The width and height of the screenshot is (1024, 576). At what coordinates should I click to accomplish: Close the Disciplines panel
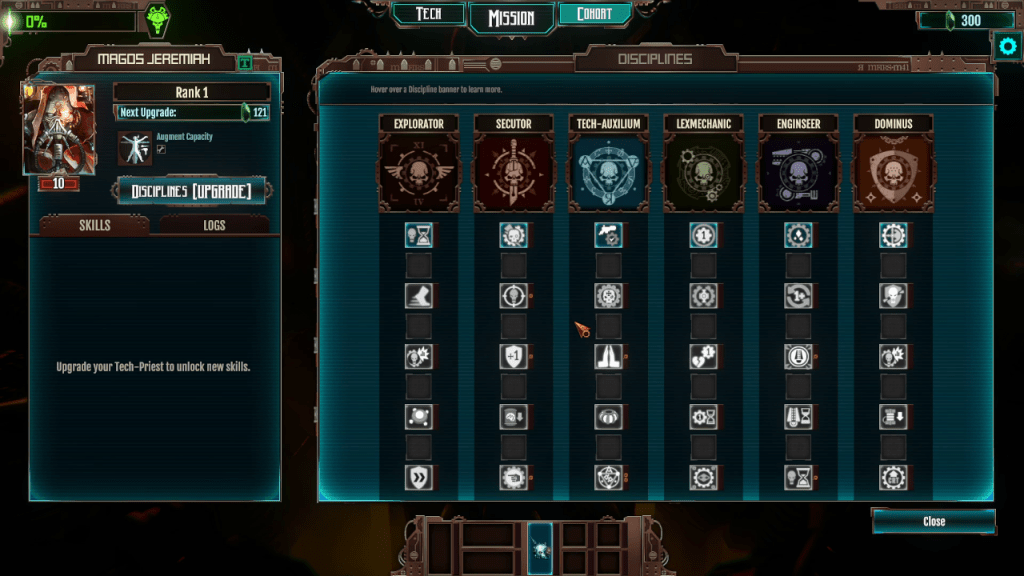pos(933,521)
